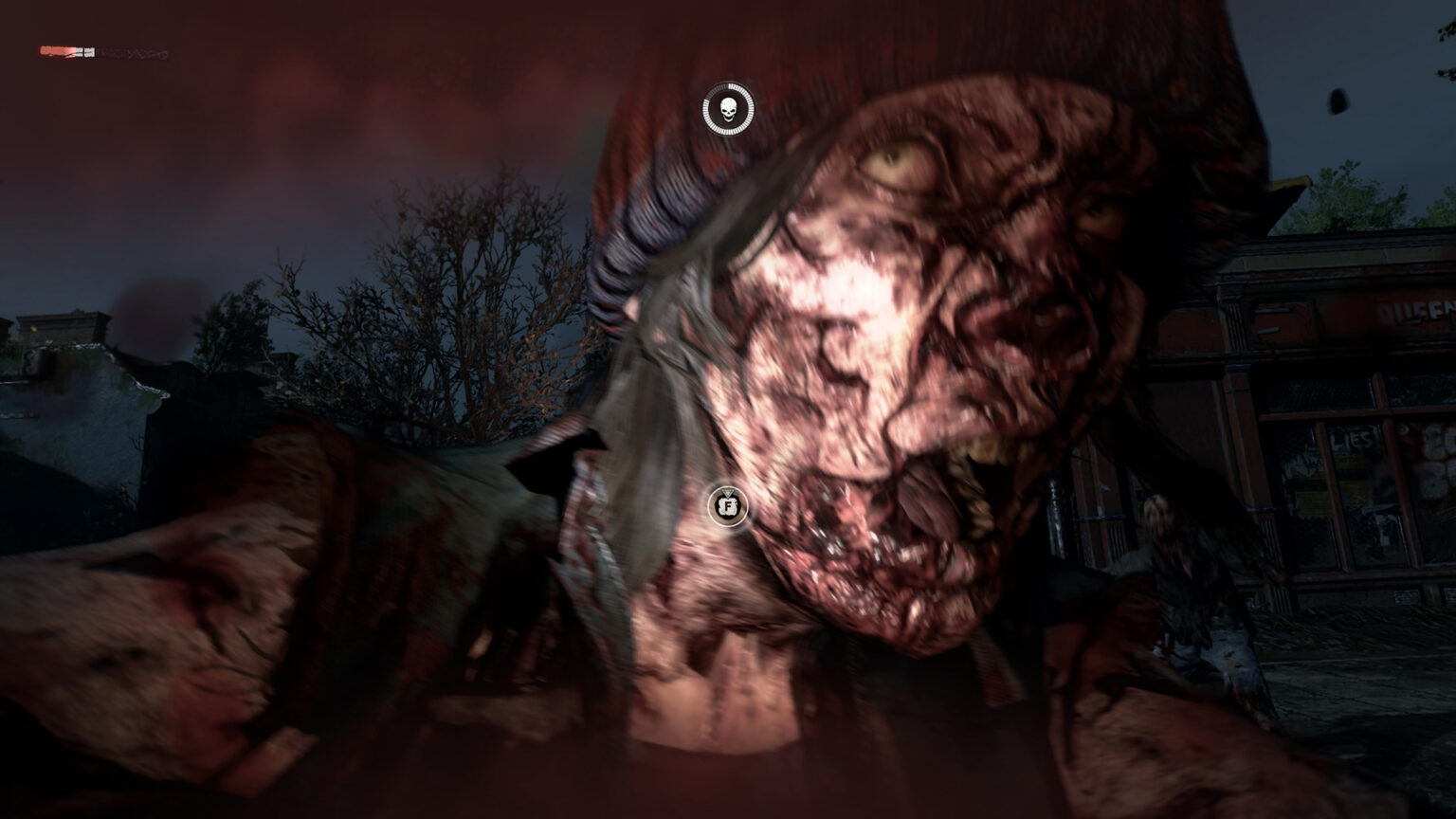Click the red health bar indicator
The image size is (1456, 819).
pos(57,51)
